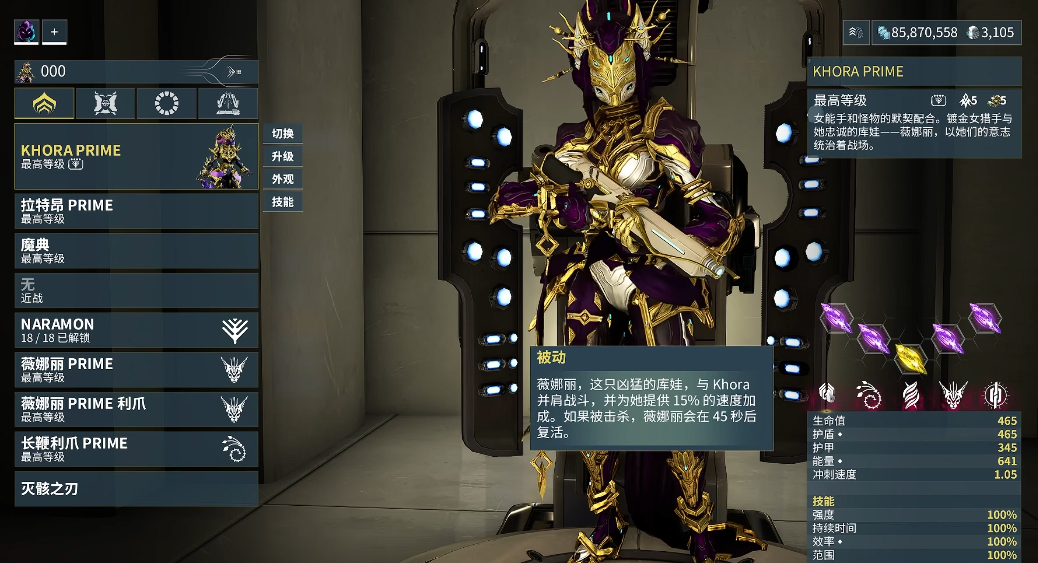Open the 灭骸之刃 parazon slot

click(x=135, y=489)
